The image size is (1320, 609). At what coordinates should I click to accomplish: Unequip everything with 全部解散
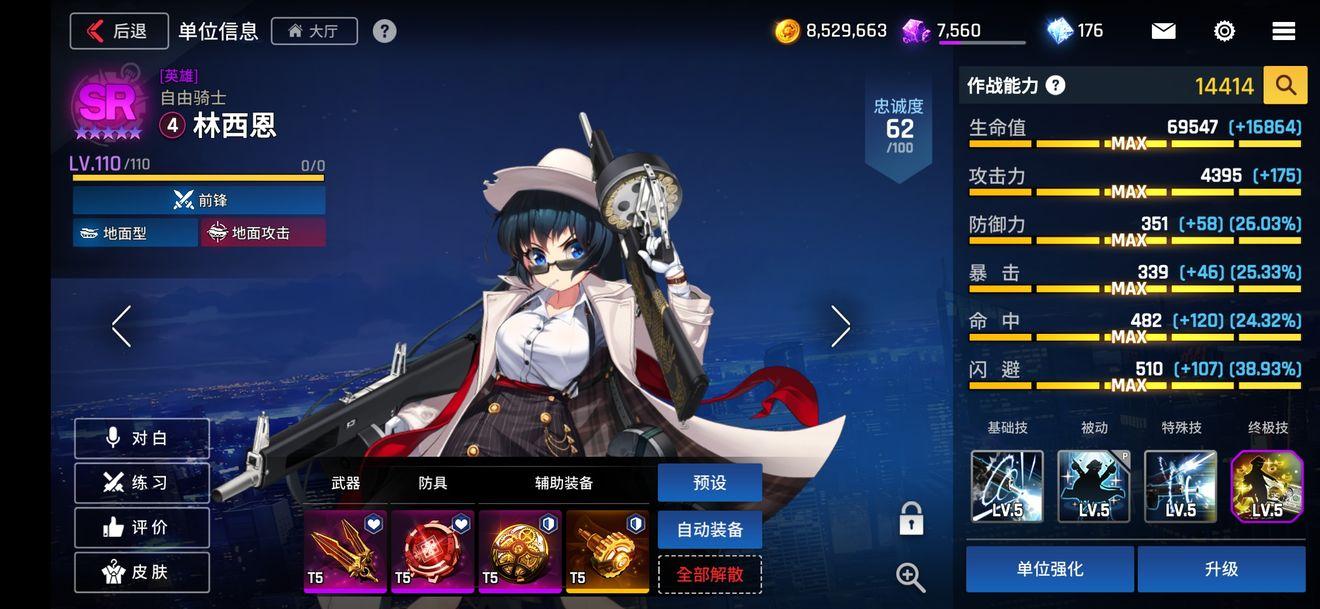click(709, 575)
